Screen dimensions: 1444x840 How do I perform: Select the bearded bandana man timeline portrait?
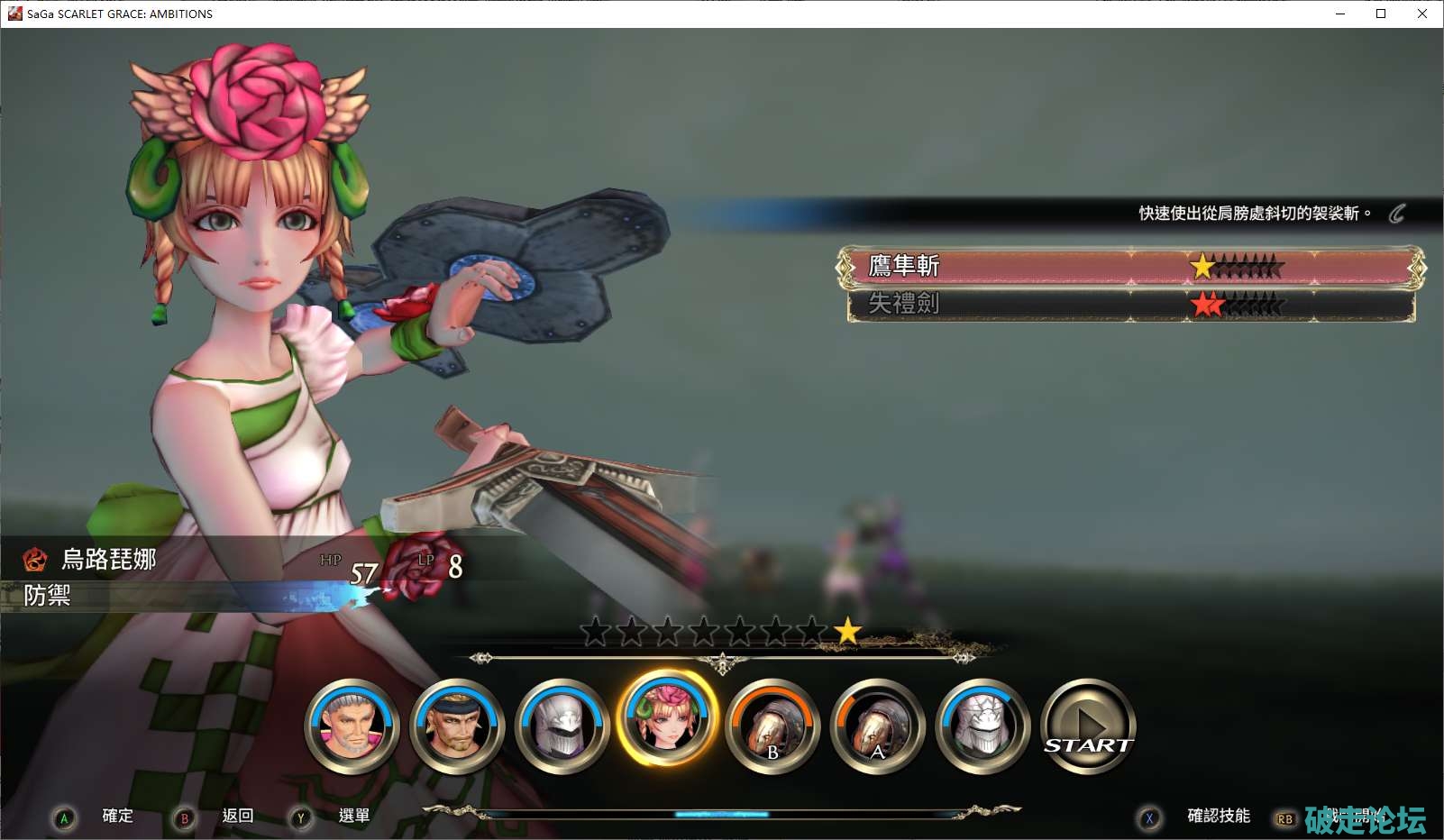coord(457,726)
